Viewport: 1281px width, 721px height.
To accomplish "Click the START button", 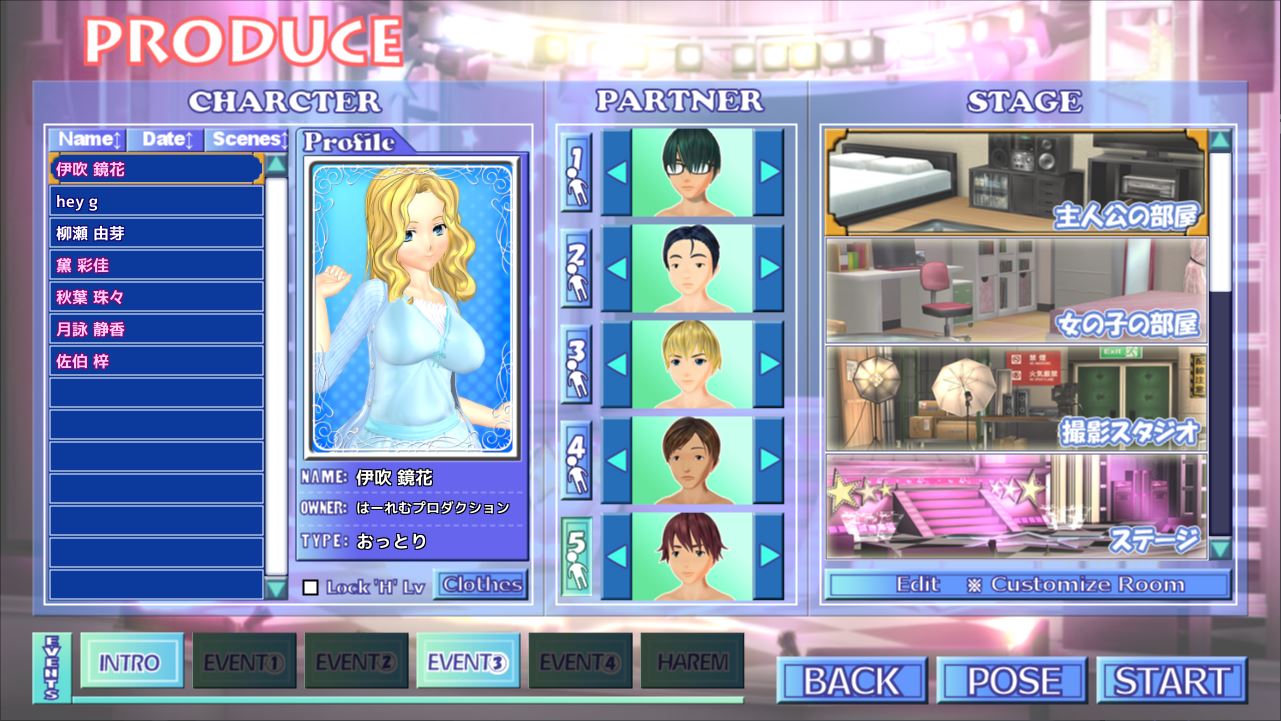I will (x=1171, y=681).
